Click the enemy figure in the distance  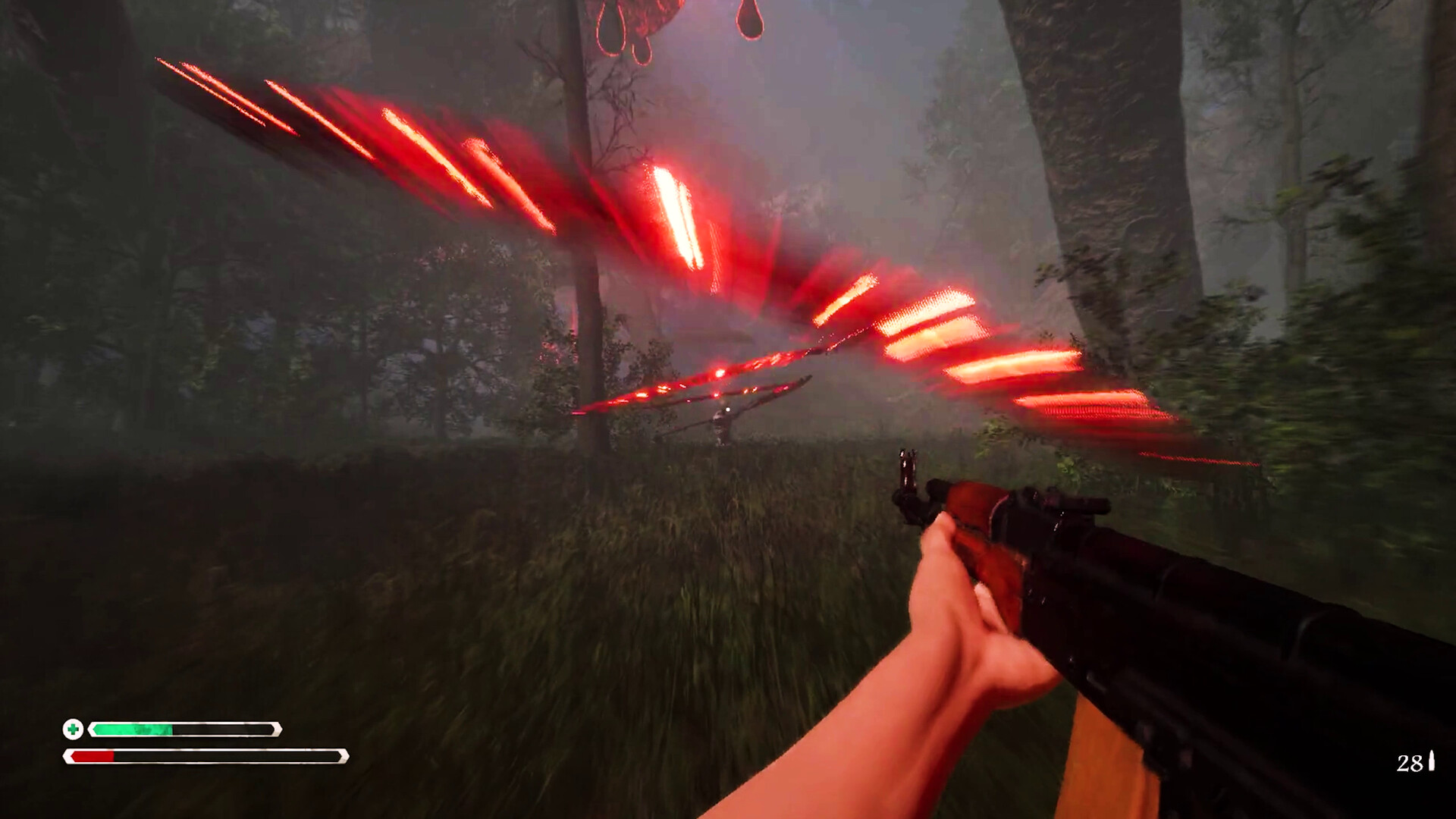click(x=720, y=425)
